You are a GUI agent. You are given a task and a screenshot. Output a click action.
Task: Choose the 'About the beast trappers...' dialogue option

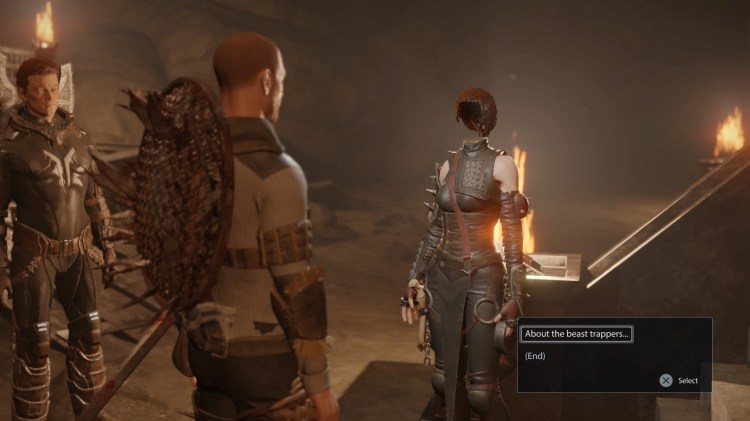[x=576, y=334]
